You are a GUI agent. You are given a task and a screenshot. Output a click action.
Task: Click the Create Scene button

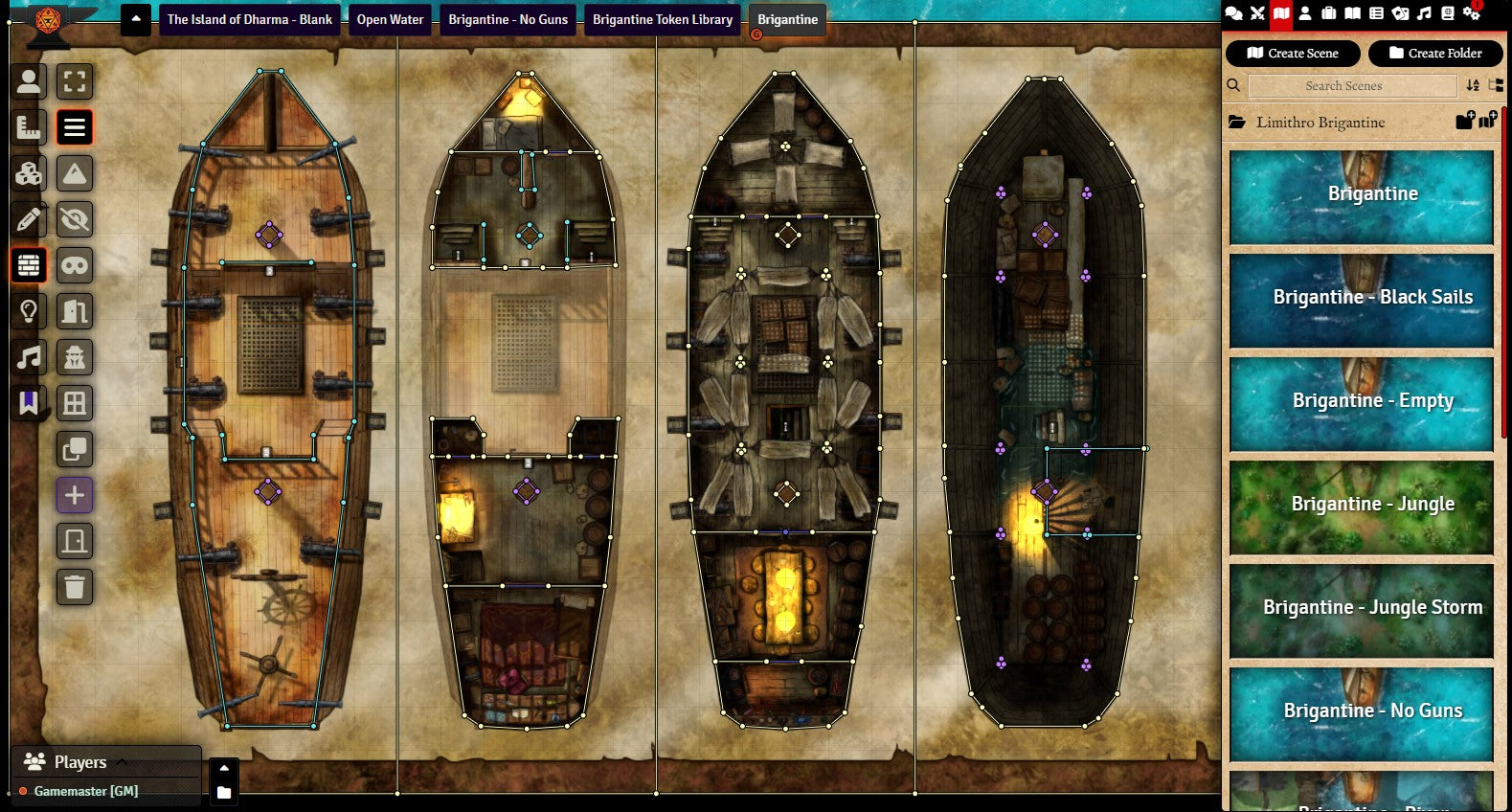coord(1292,54)
